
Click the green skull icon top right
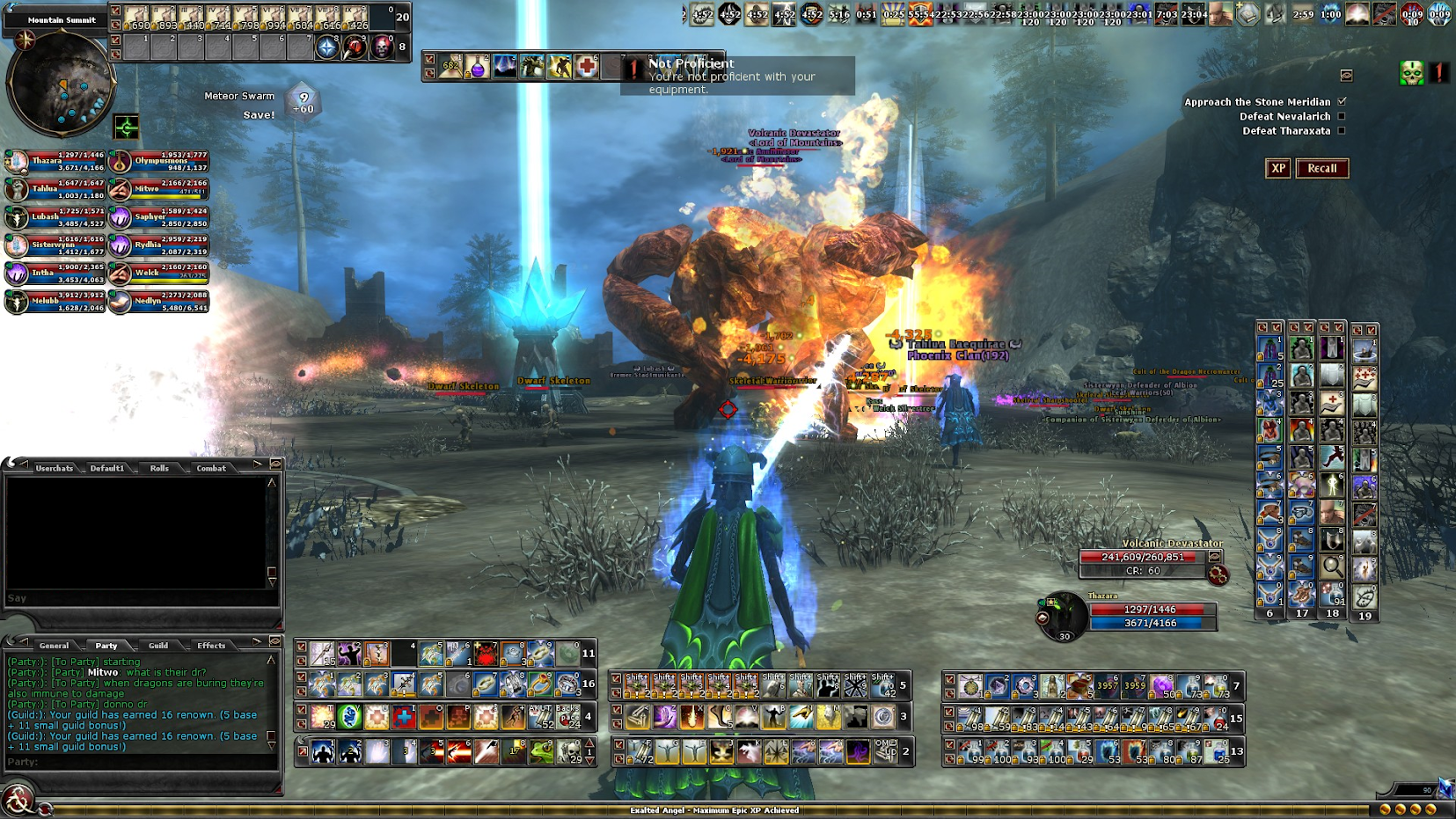click(x=1411, y=74)
